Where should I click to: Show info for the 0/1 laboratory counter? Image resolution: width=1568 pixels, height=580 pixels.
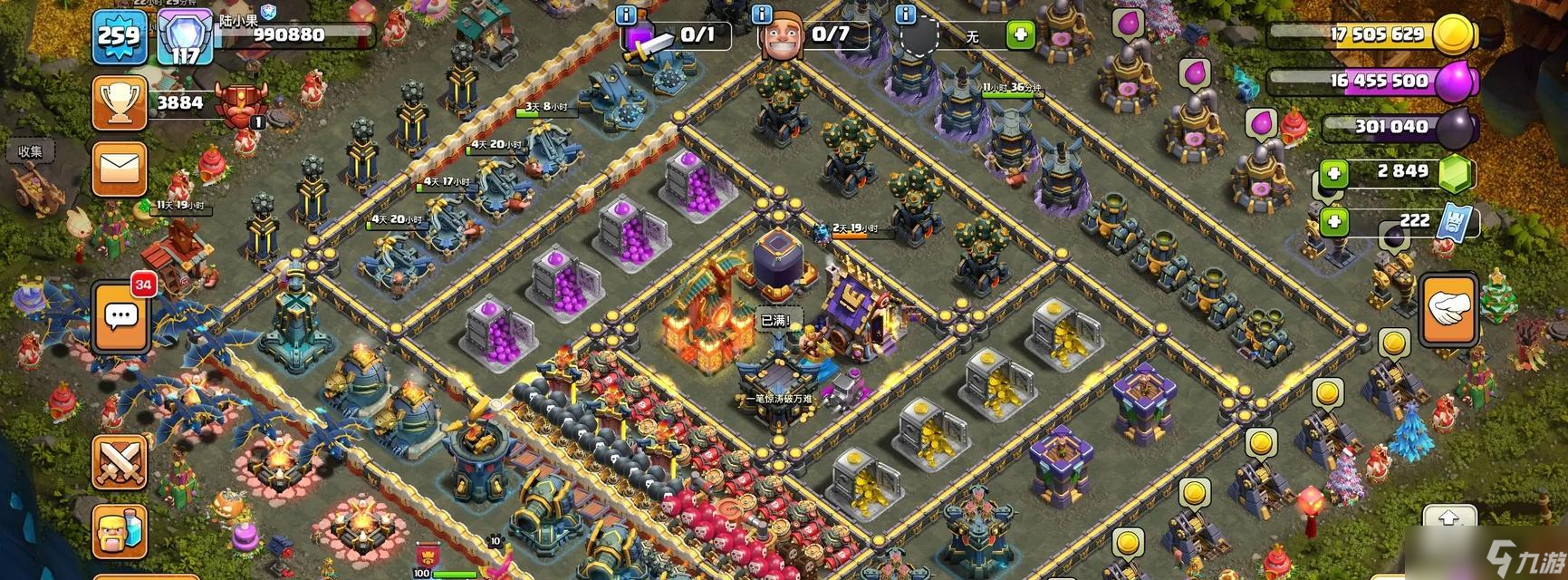[626, 14]
